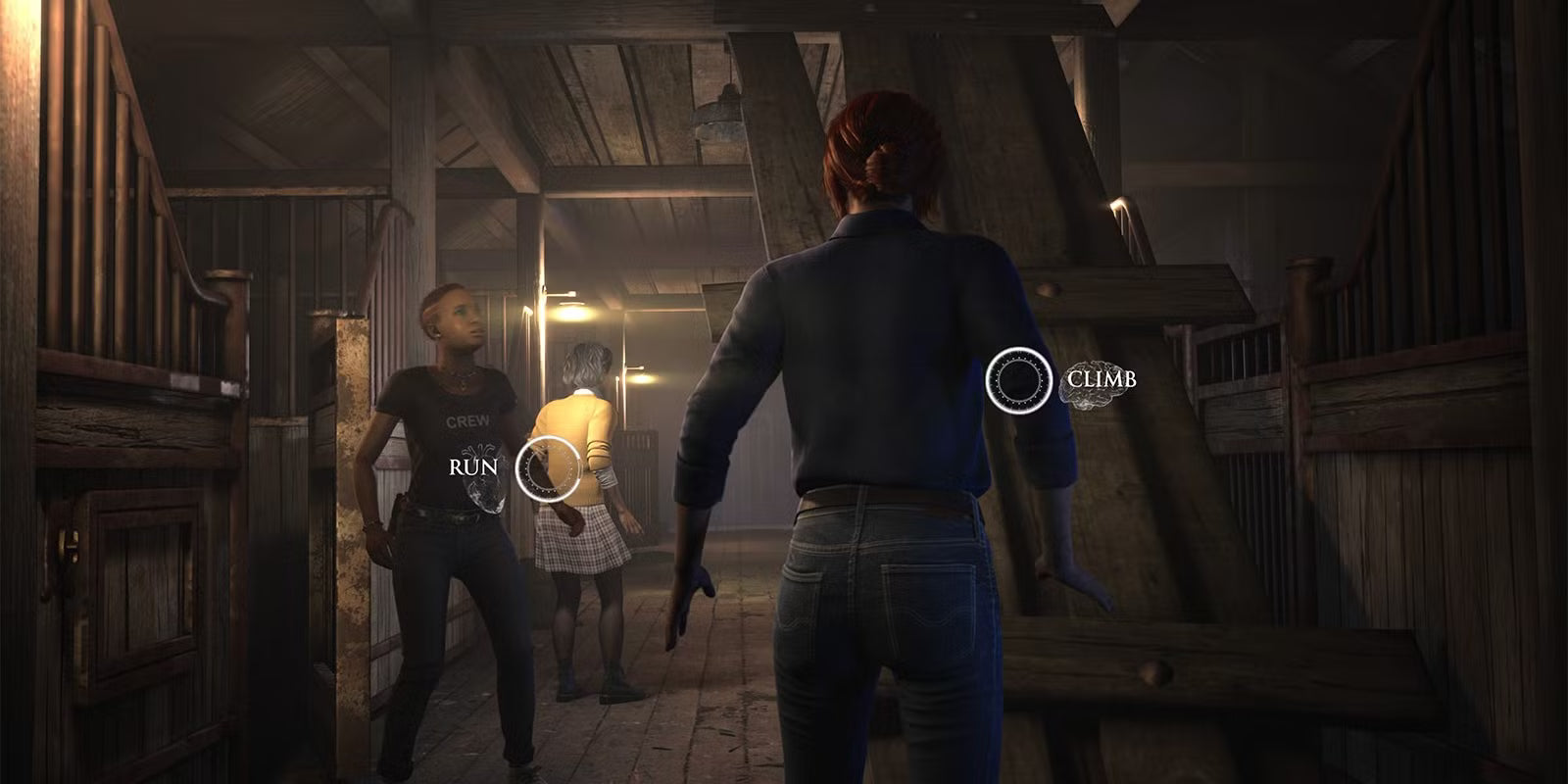Choose the RUN option

click(x=547, y=465)
